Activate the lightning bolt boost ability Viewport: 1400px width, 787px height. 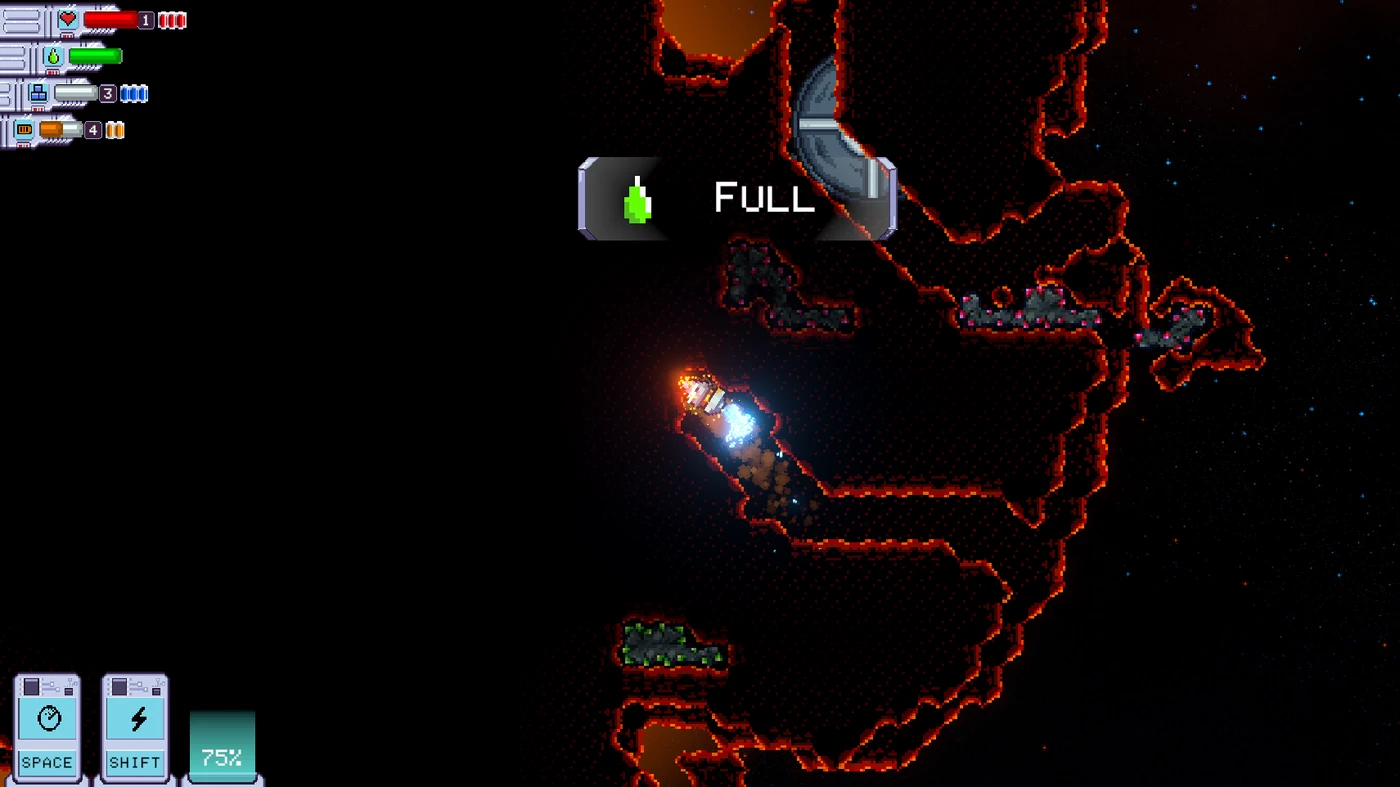pyautogui.click(x=135, y=721)
